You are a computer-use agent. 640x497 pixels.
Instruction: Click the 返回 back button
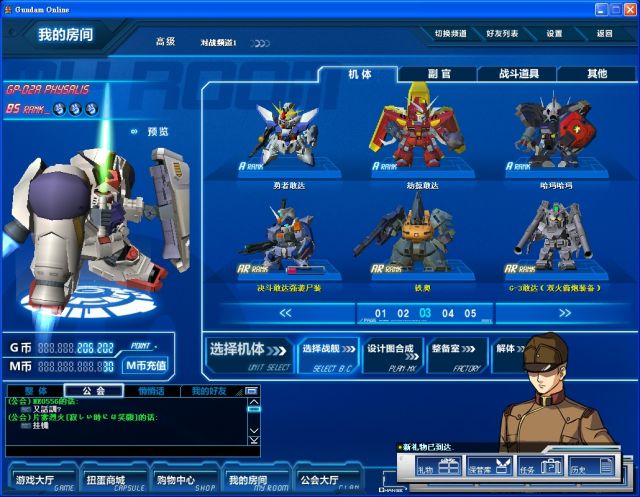tap(604, 34)
